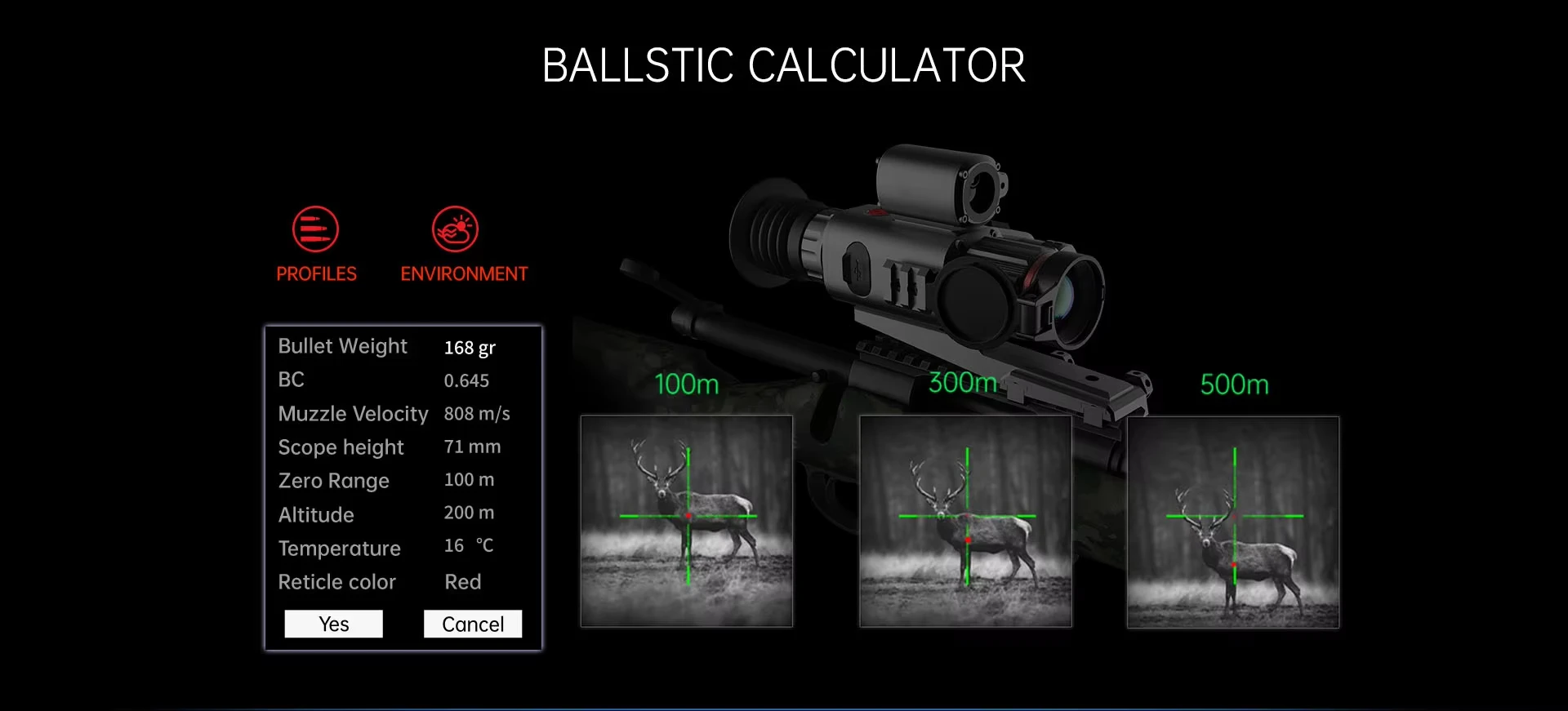Confirm settings with Yes
Viewport: 1568px width, 711px height.
click(333, 623)
